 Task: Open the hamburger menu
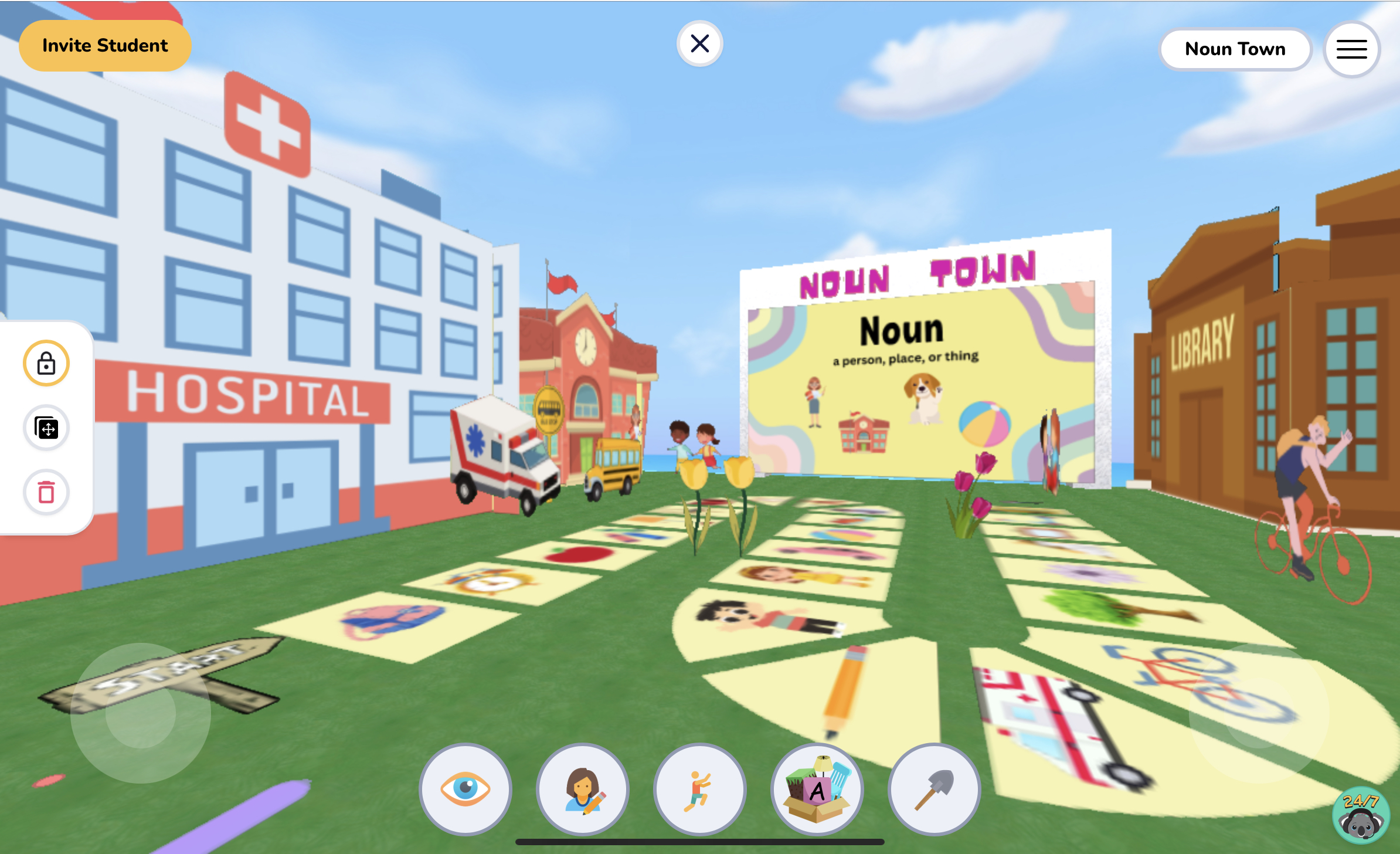pos(1351,49)
